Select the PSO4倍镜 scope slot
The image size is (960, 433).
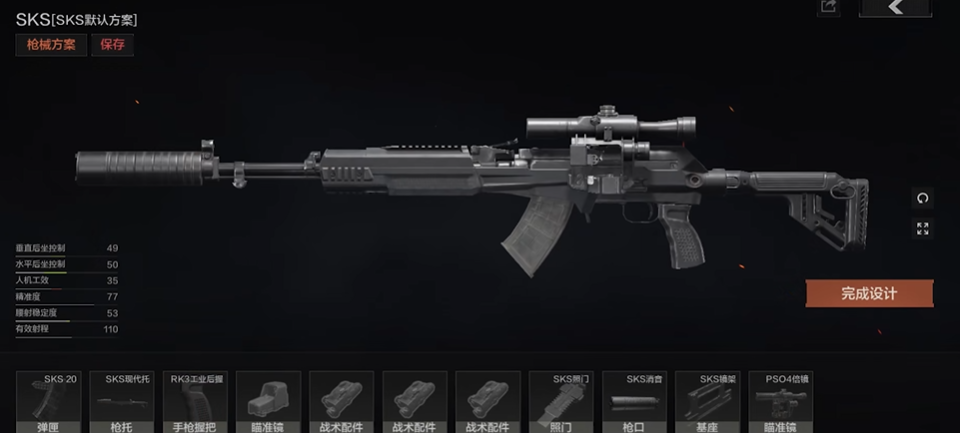781,402
